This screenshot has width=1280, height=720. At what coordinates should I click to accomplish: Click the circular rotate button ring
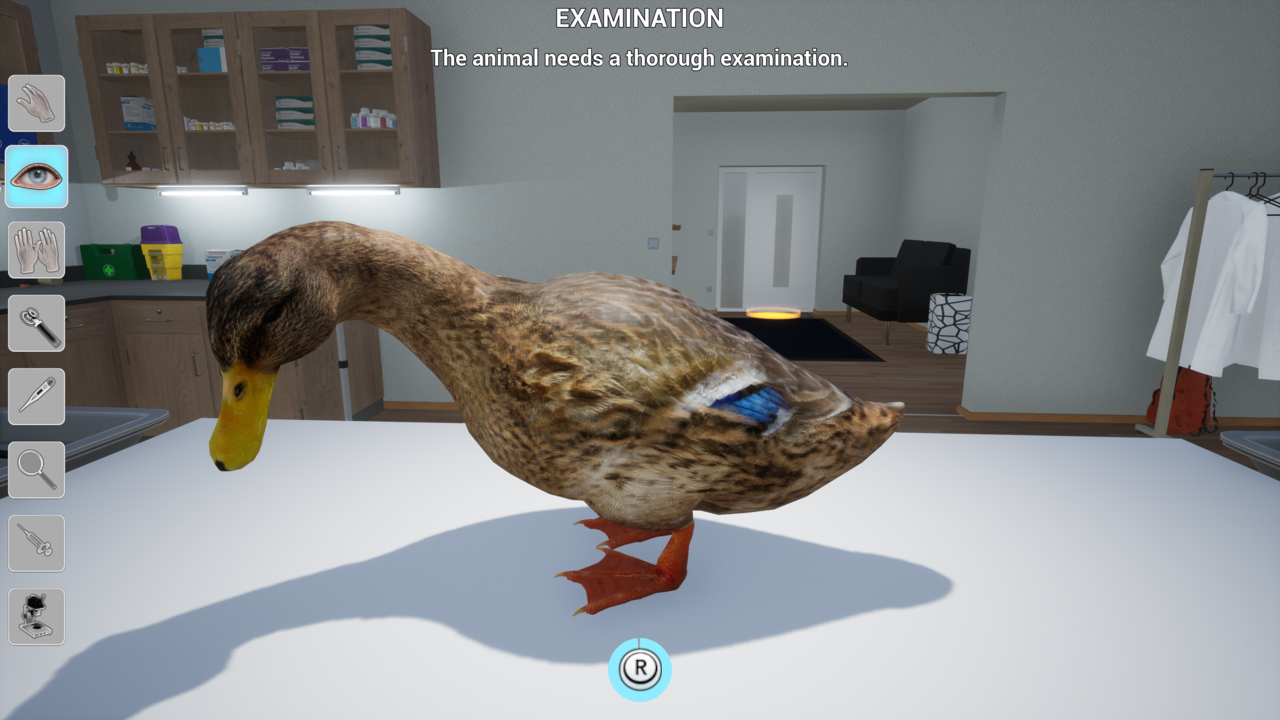pos(640,668)
